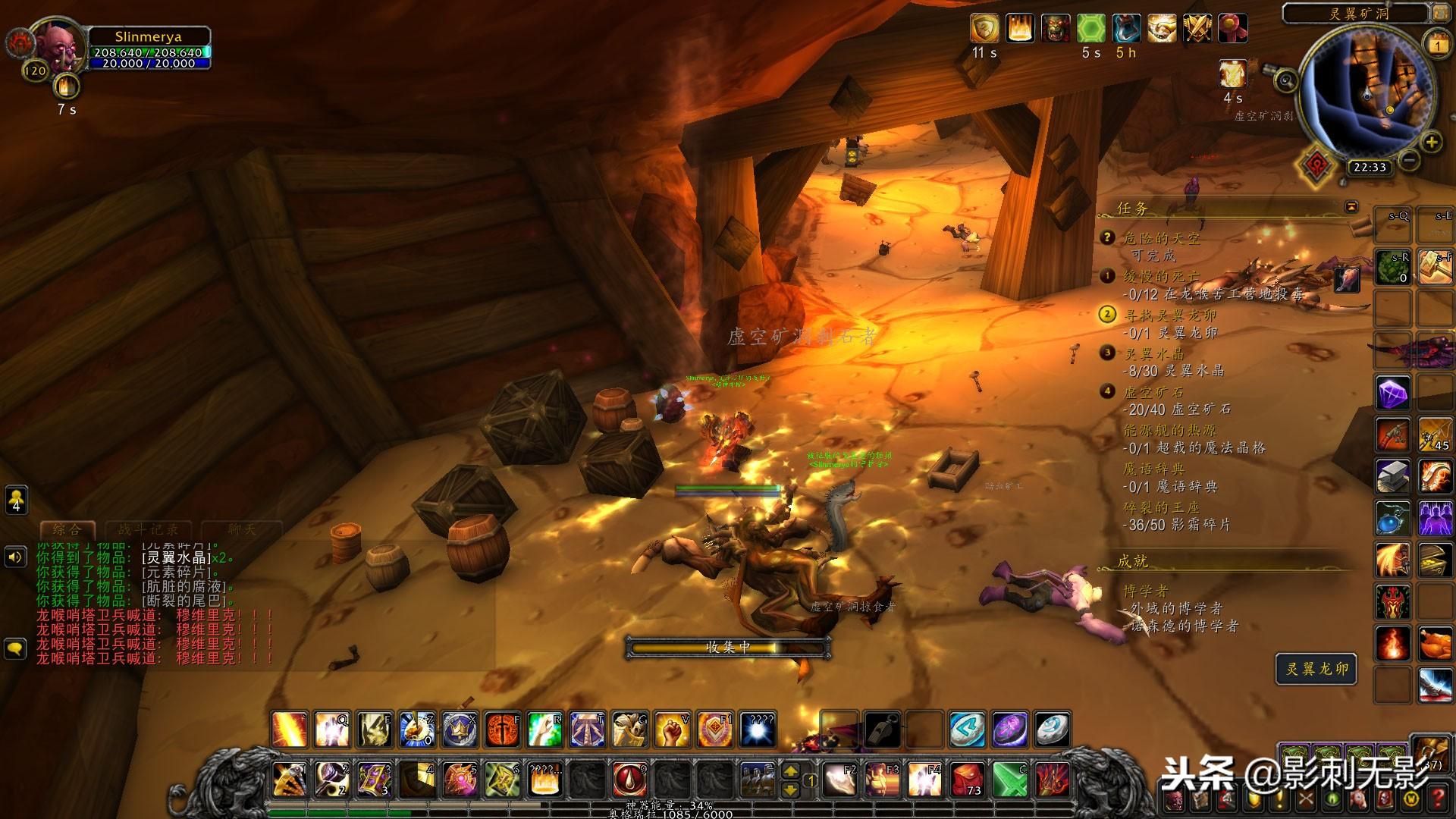Cast the crown ability on the action bar
This screenshot has width=1456, height=819.
pyautogui.click(x=459, y=730)
